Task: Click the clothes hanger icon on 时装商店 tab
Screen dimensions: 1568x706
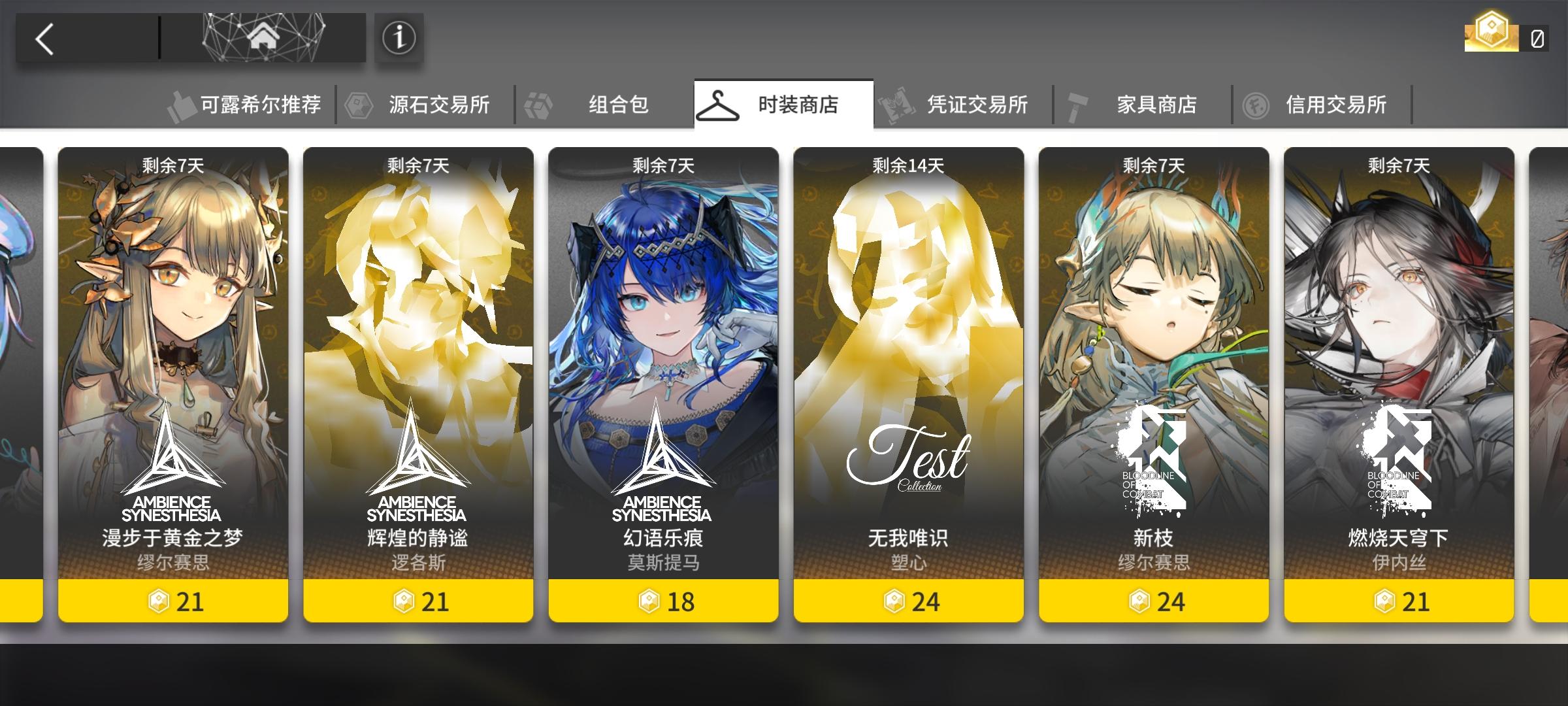Action: (x=717, y=103)
